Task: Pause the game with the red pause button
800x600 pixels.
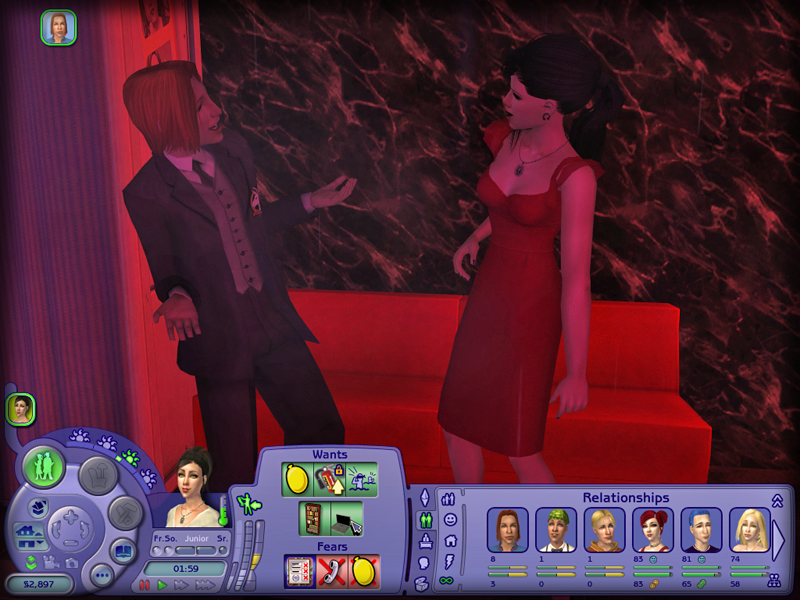Action: [x=145, y=583]
